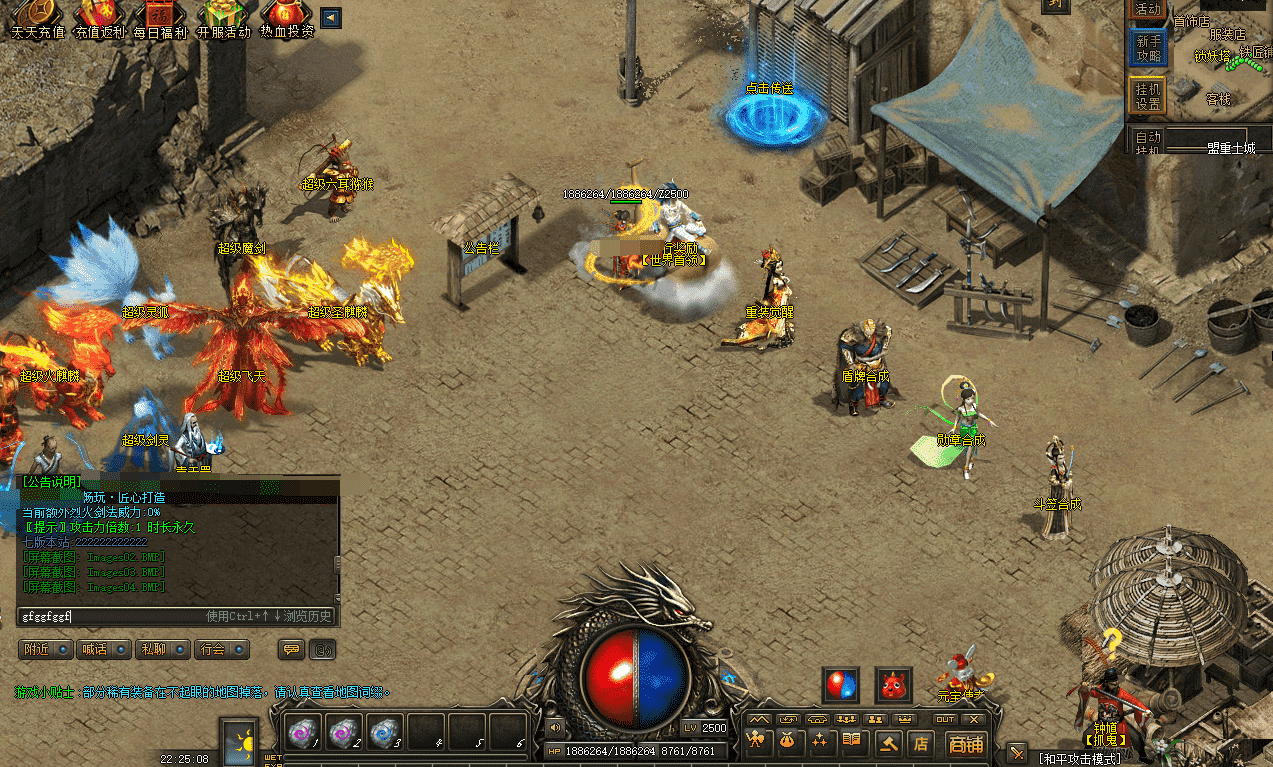Switch to the 行会 guild chat channel
Image resolution: width=1273 pixels, height=767 pixels.
click(221, 649)
